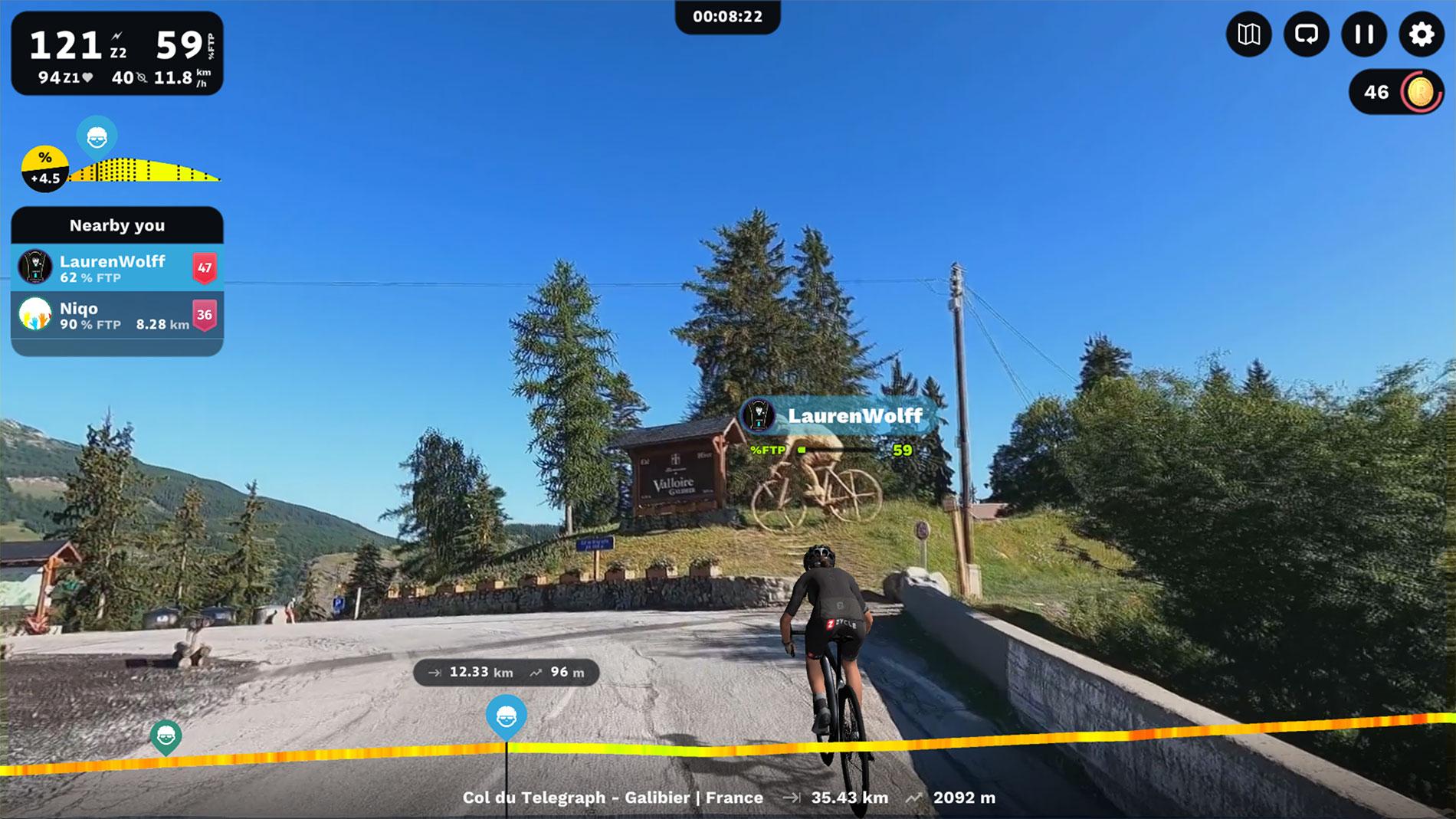Click the coins balance showing 46
The height and width of the screenshot is (819, 1456).
pyautogui.click(x=1395, y=92)
